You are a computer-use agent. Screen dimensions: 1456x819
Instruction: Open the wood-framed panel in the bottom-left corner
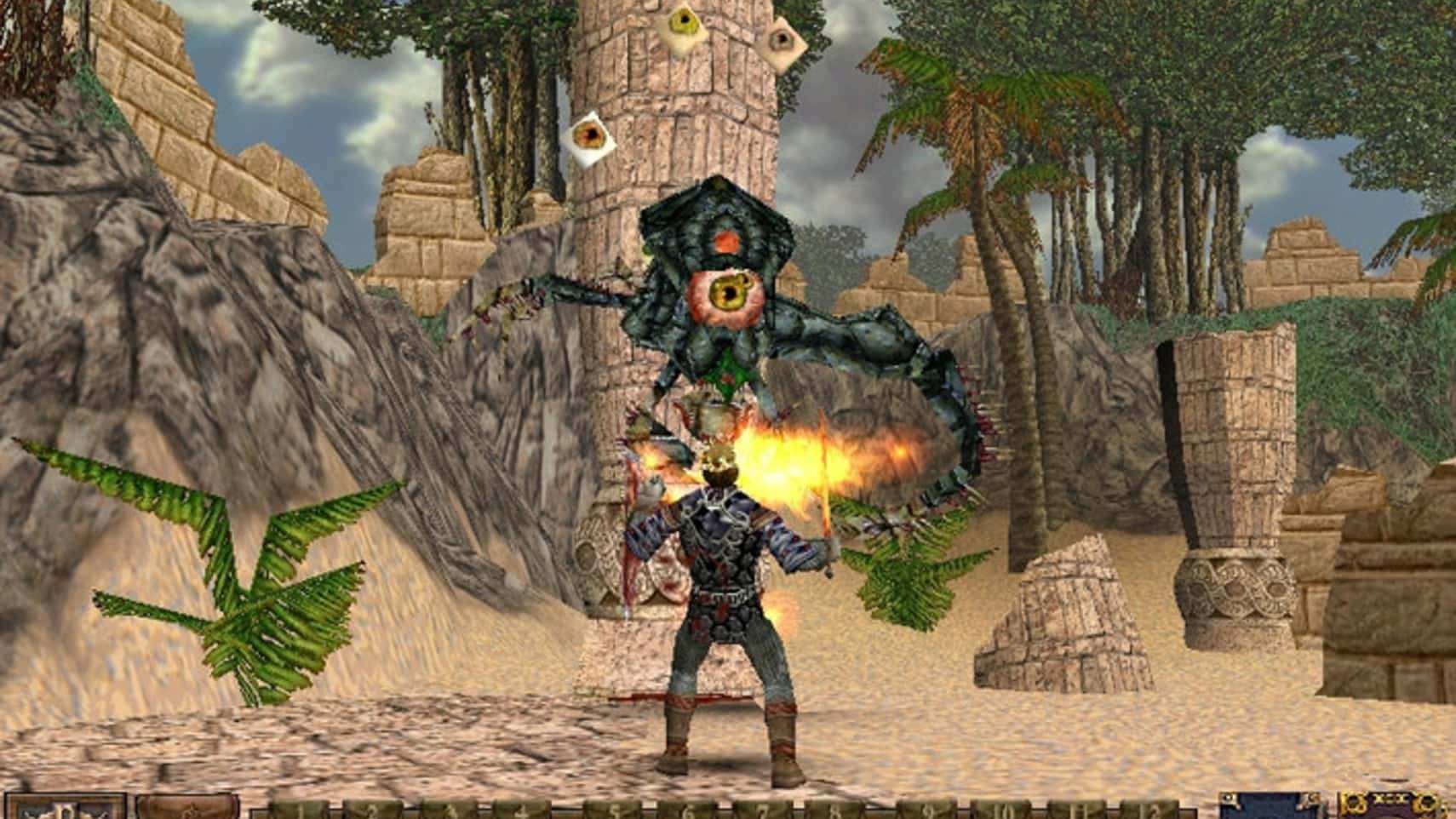point(64,808)
